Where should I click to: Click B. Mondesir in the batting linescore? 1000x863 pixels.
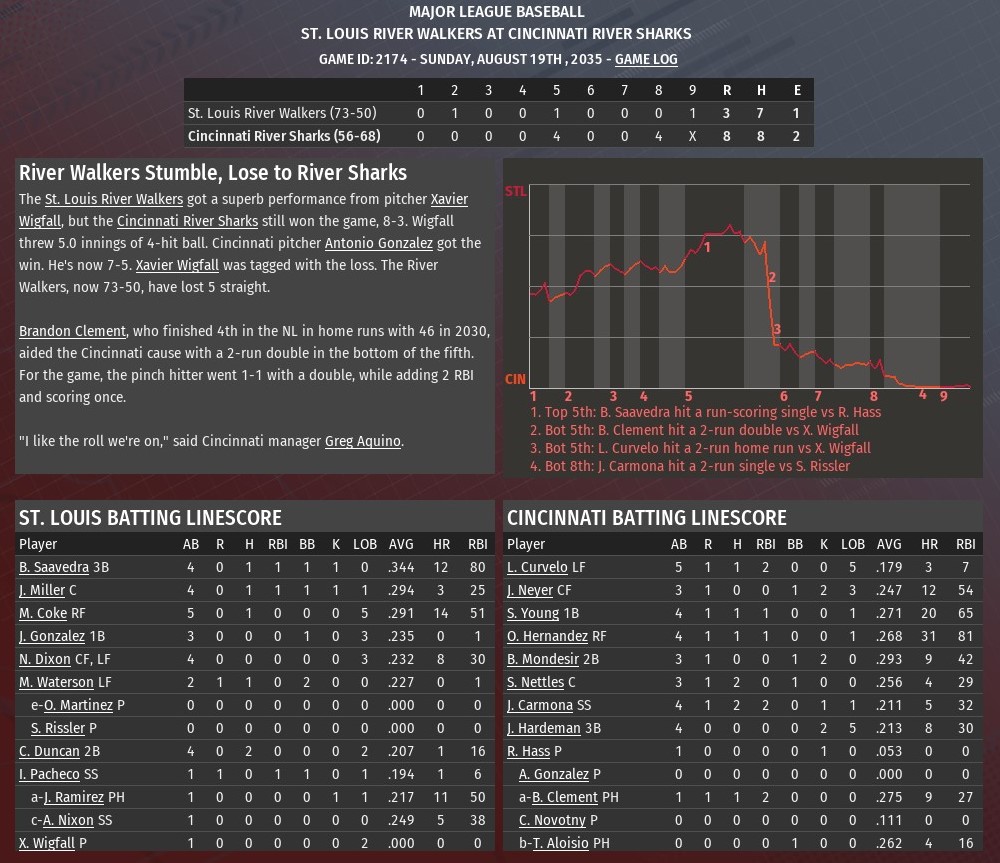pos(543,659)
